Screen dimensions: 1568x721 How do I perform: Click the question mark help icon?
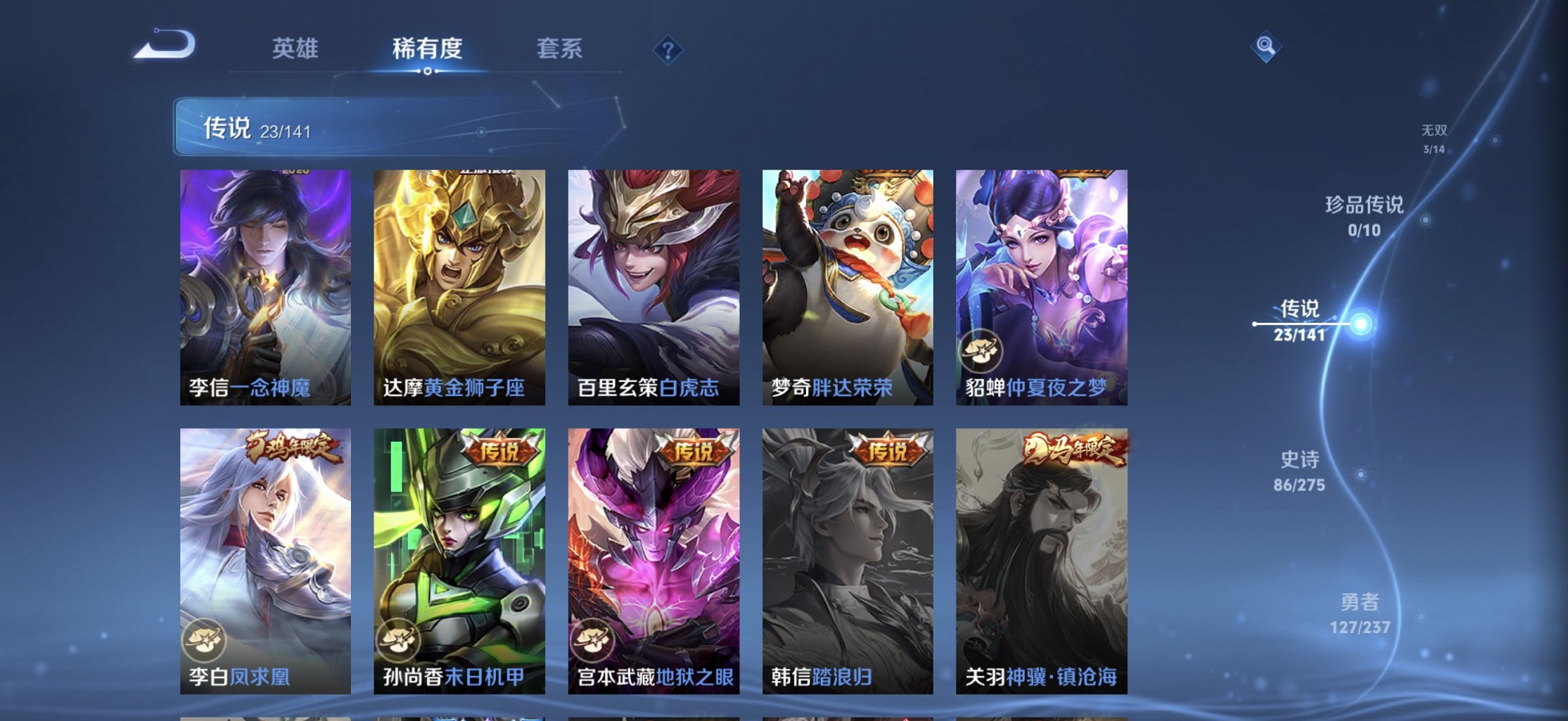point(668,50)
